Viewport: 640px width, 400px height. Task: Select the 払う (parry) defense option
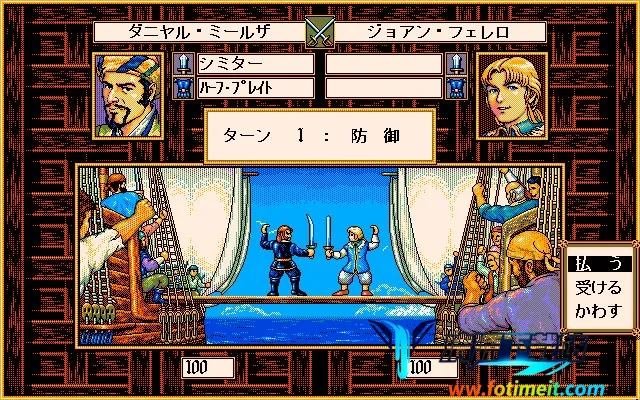tap(598, 265)
